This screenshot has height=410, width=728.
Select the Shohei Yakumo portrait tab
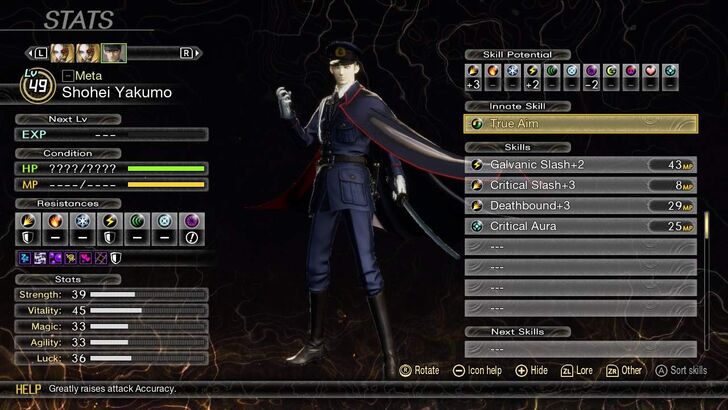114,52
